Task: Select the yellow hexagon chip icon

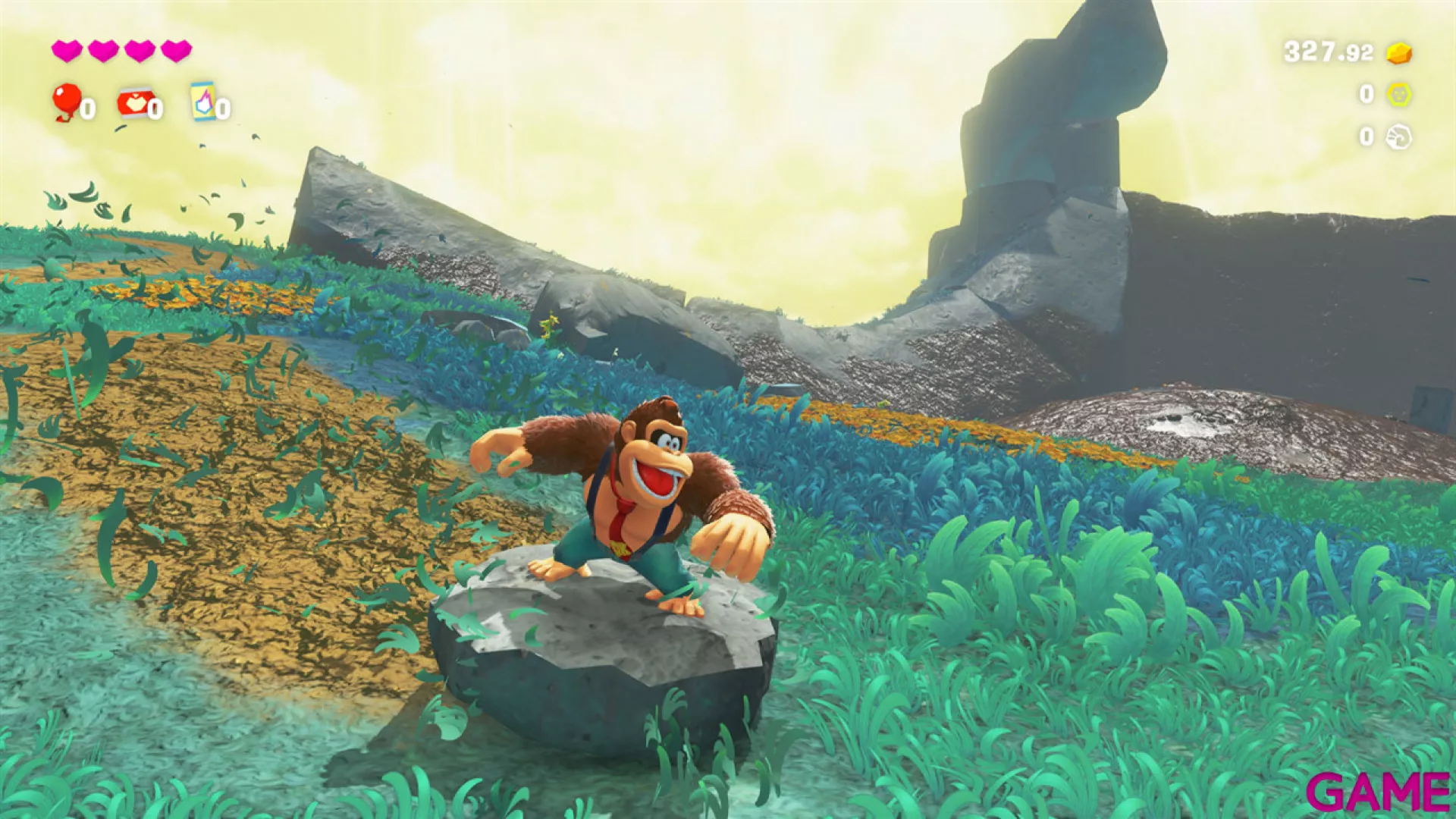Action: pyautogui.click(x=1398, y=94)
